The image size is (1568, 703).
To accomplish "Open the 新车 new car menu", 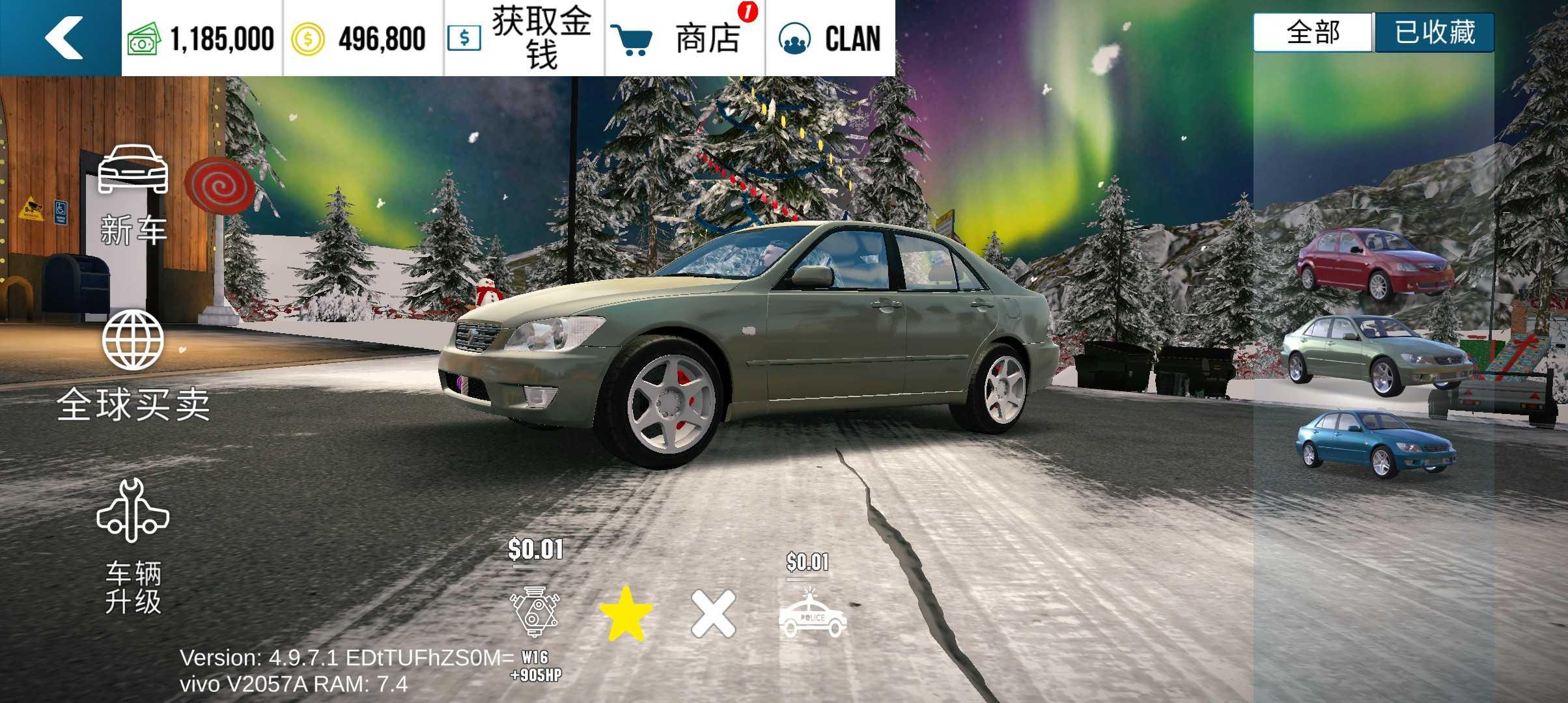I will pyautogui.click(x=133, y=195).
